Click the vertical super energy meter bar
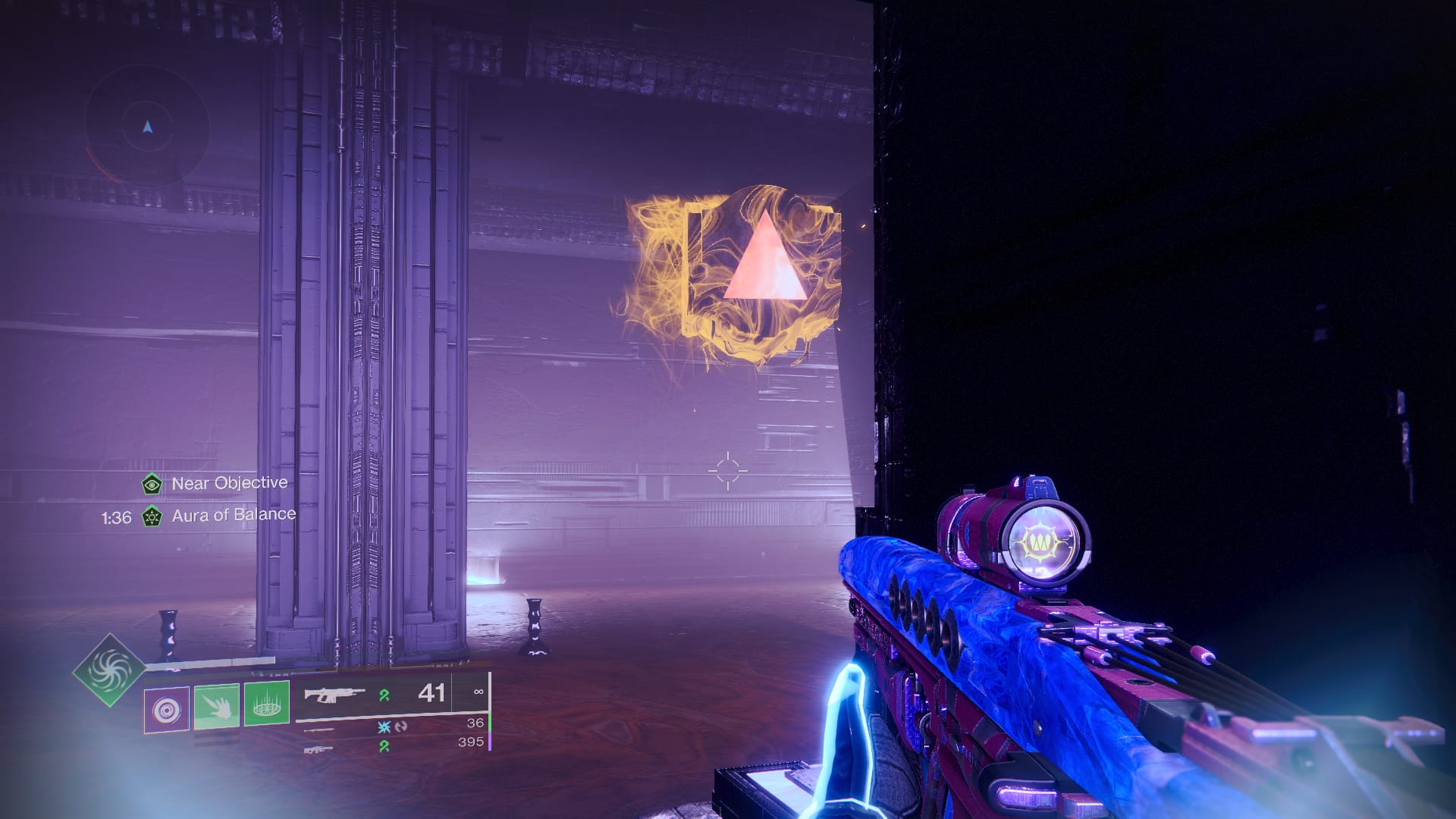Screen dimensions: 1456x819 pyautogui.click(x=490, y=709)
